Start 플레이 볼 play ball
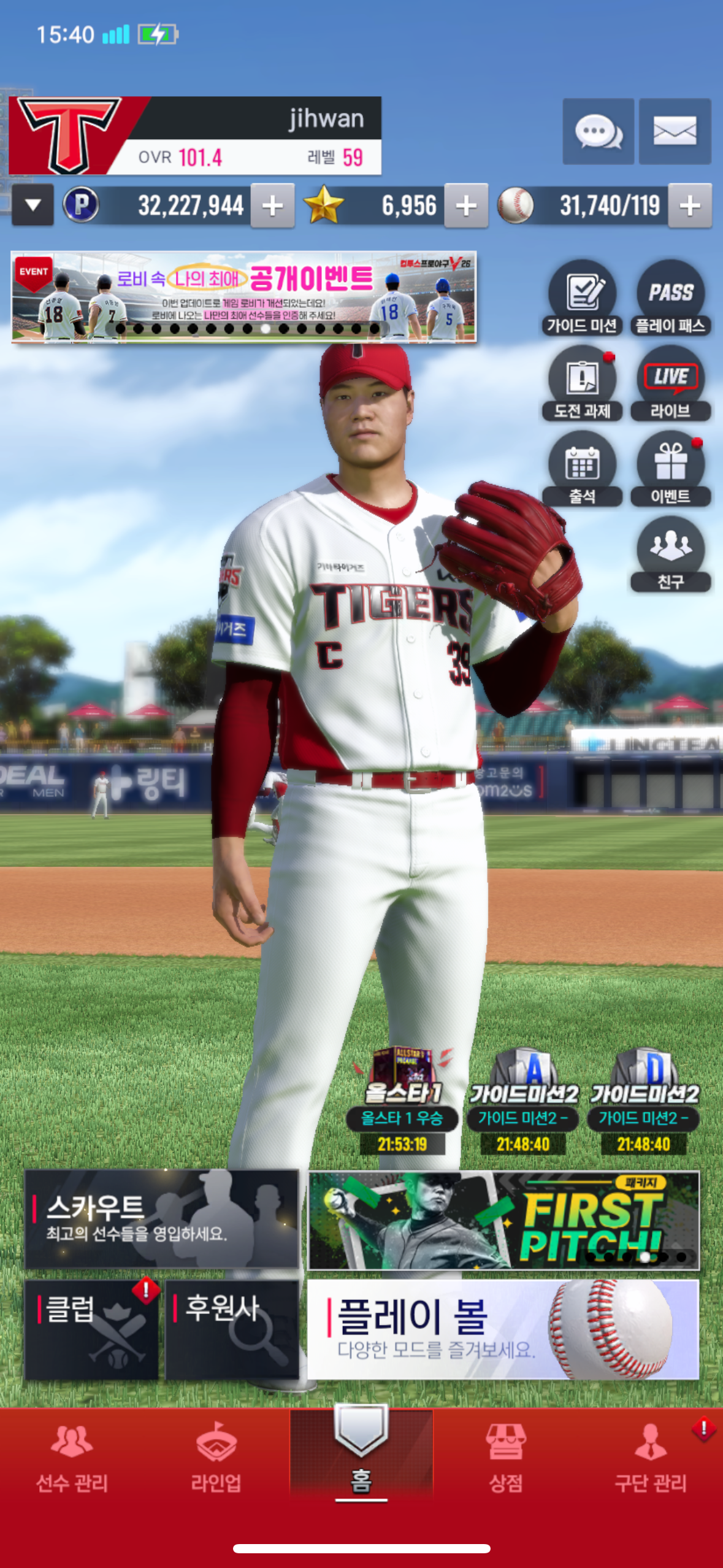 coord(503,1329)
